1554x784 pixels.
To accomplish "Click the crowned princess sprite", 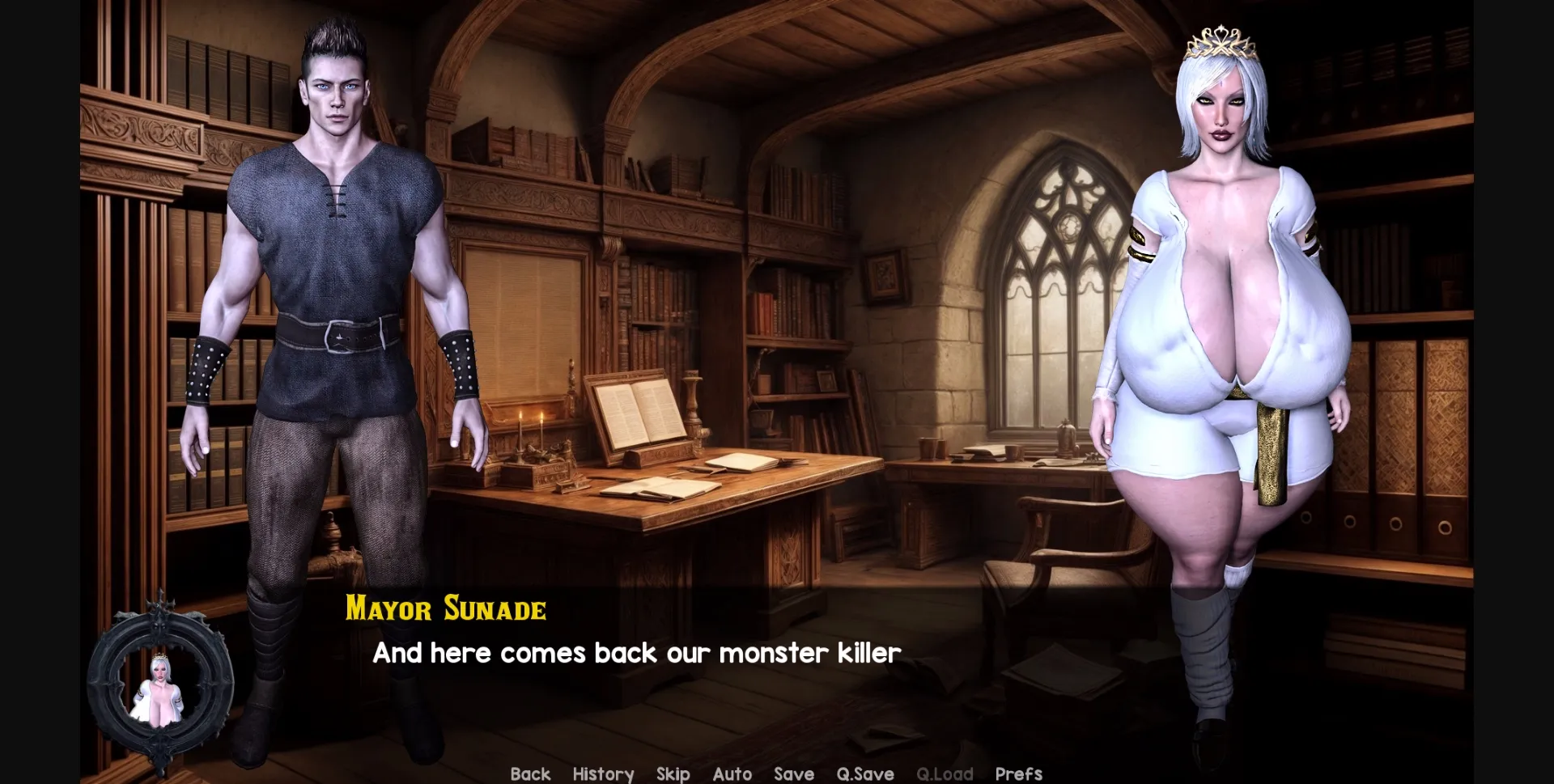I will pyautogui.click(x=1230, y=324).
